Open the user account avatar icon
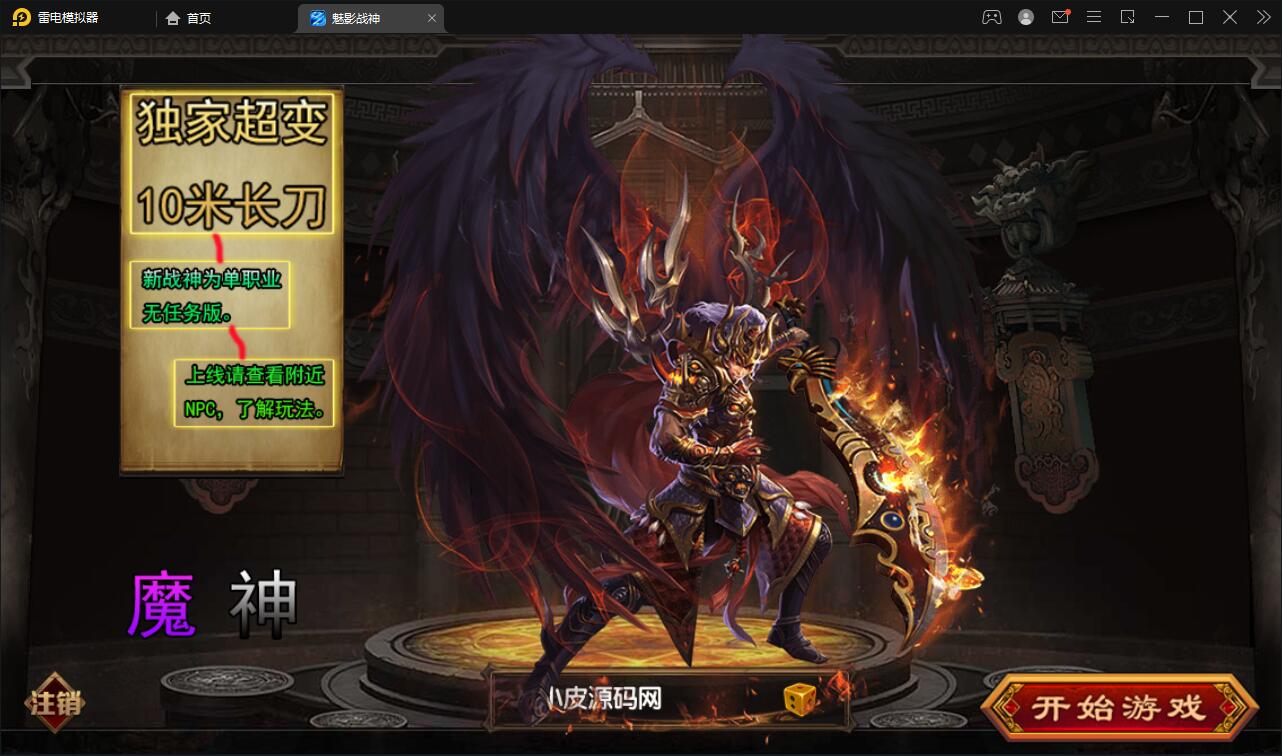Screen dimensions: 1282x756 coord(1025,17)
